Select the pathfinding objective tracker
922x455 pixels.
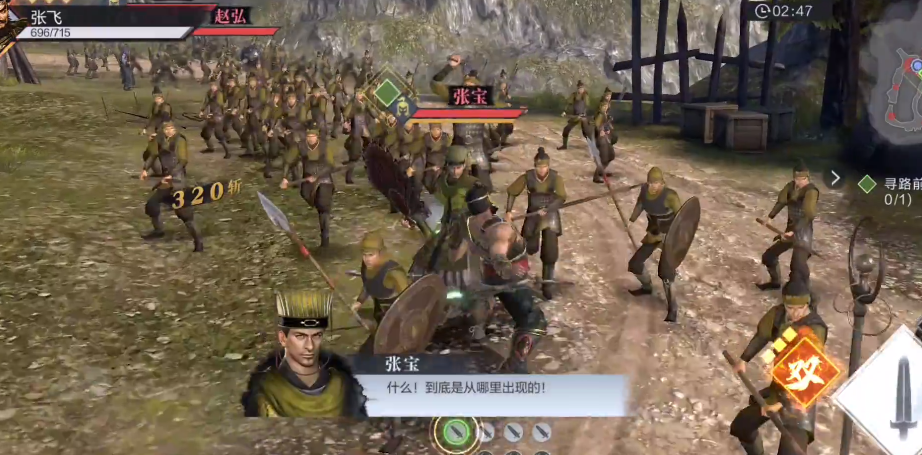click(888, 191)
